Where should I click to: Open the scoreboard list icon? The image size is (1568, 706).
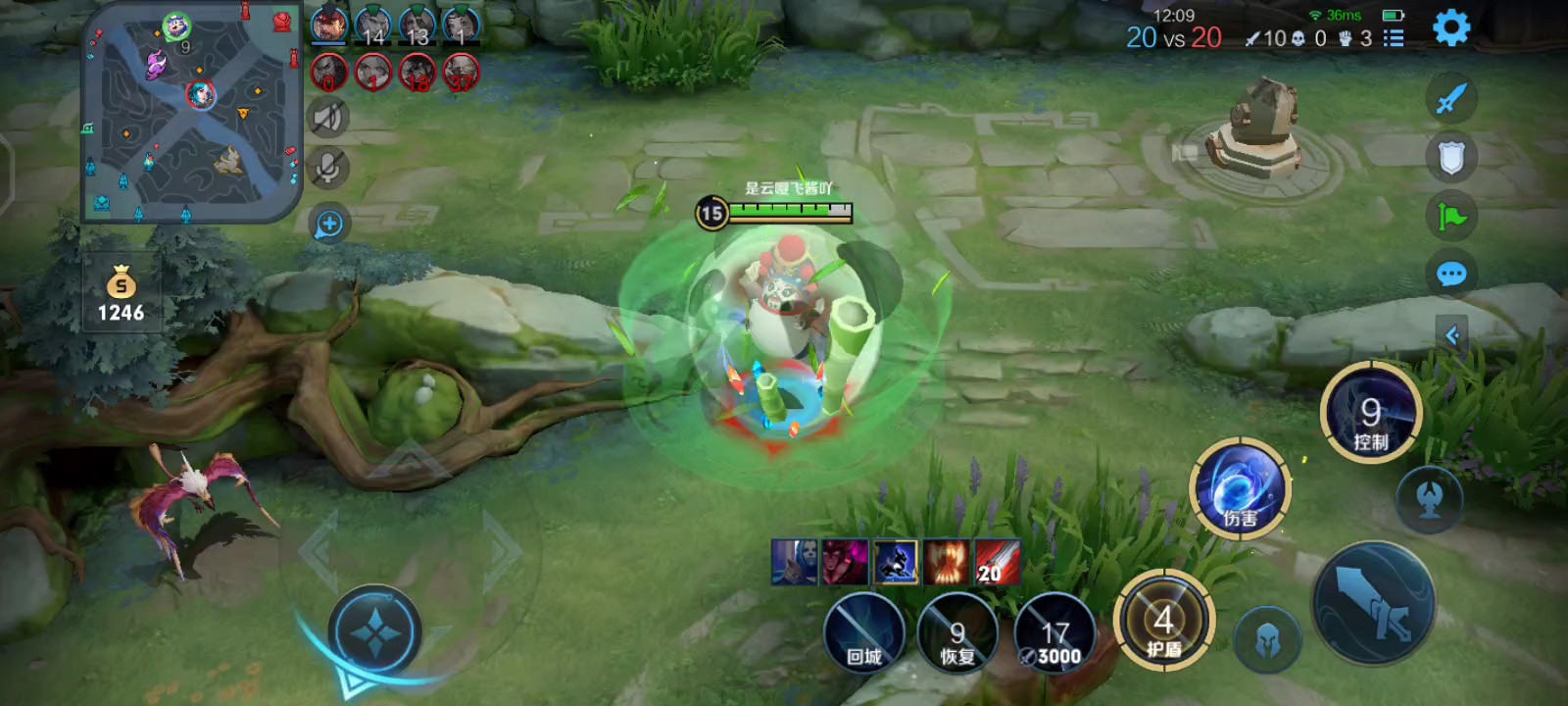click(1393, 38)
